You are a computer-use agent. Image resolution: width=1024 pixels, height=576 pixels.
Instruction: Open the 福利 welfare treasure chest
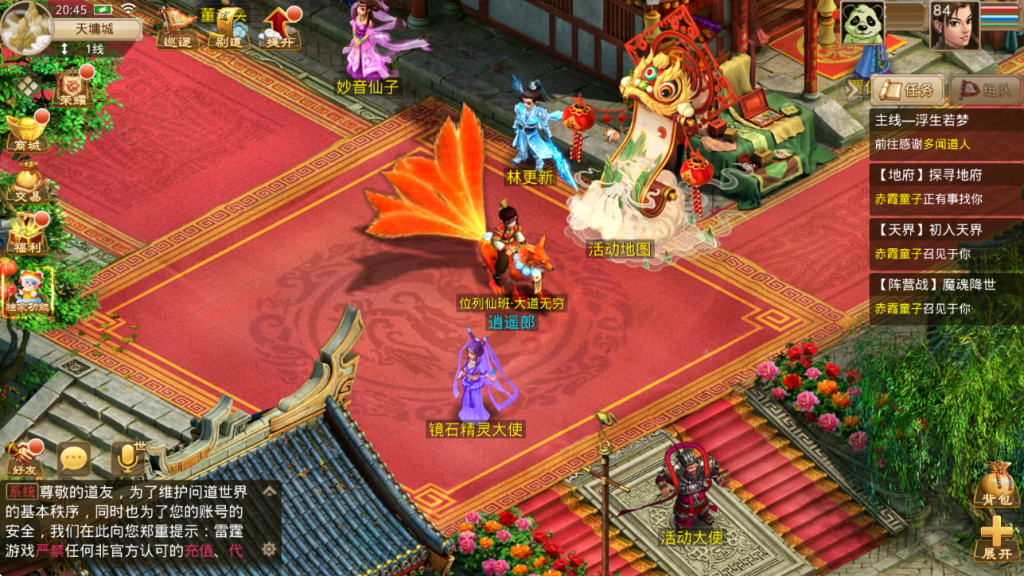pos(27,232)
